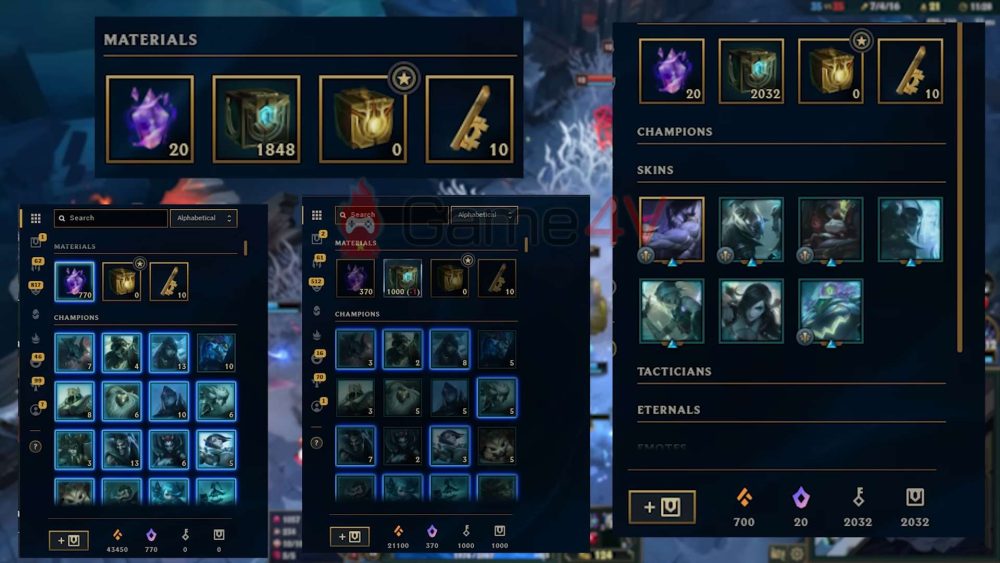
Task: Select the gold-framed purple character skin shard
Action: (671, 229)
